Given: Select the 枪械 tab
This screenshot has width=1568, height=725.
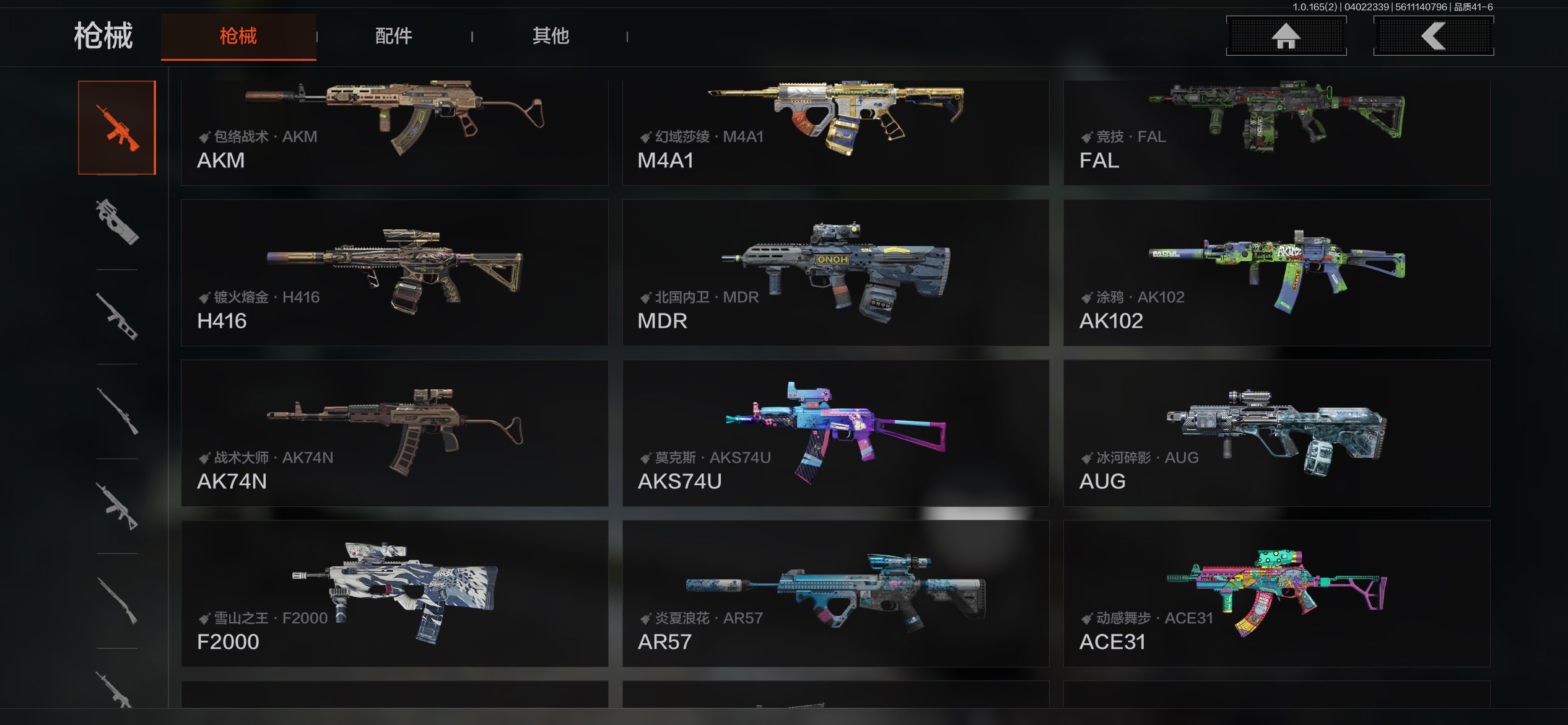Looking at the screenshot, I should [x=238, y=36].
